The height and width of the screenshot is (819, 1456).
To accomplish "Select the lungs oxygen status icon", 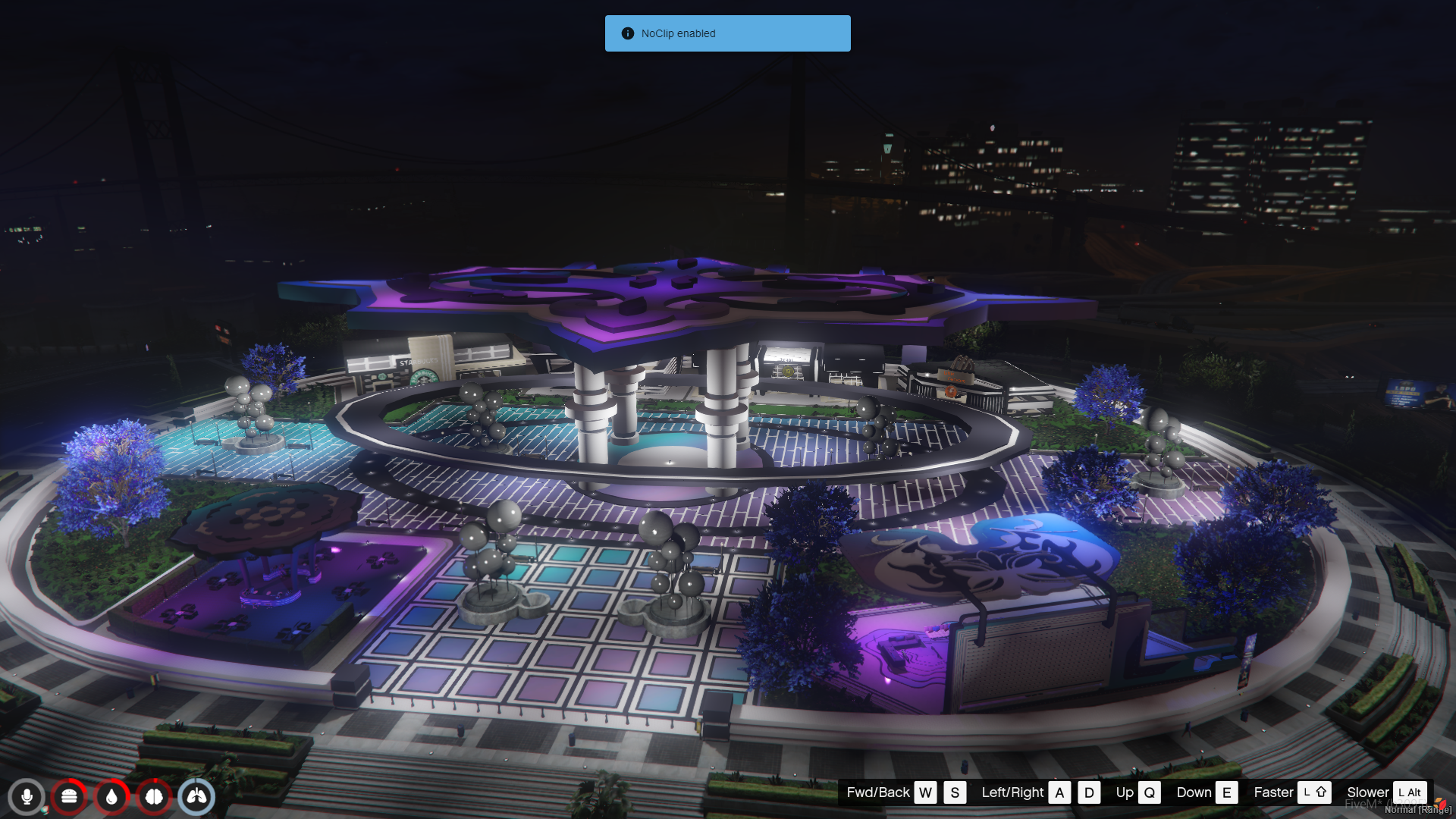I will tap(196, 797).
